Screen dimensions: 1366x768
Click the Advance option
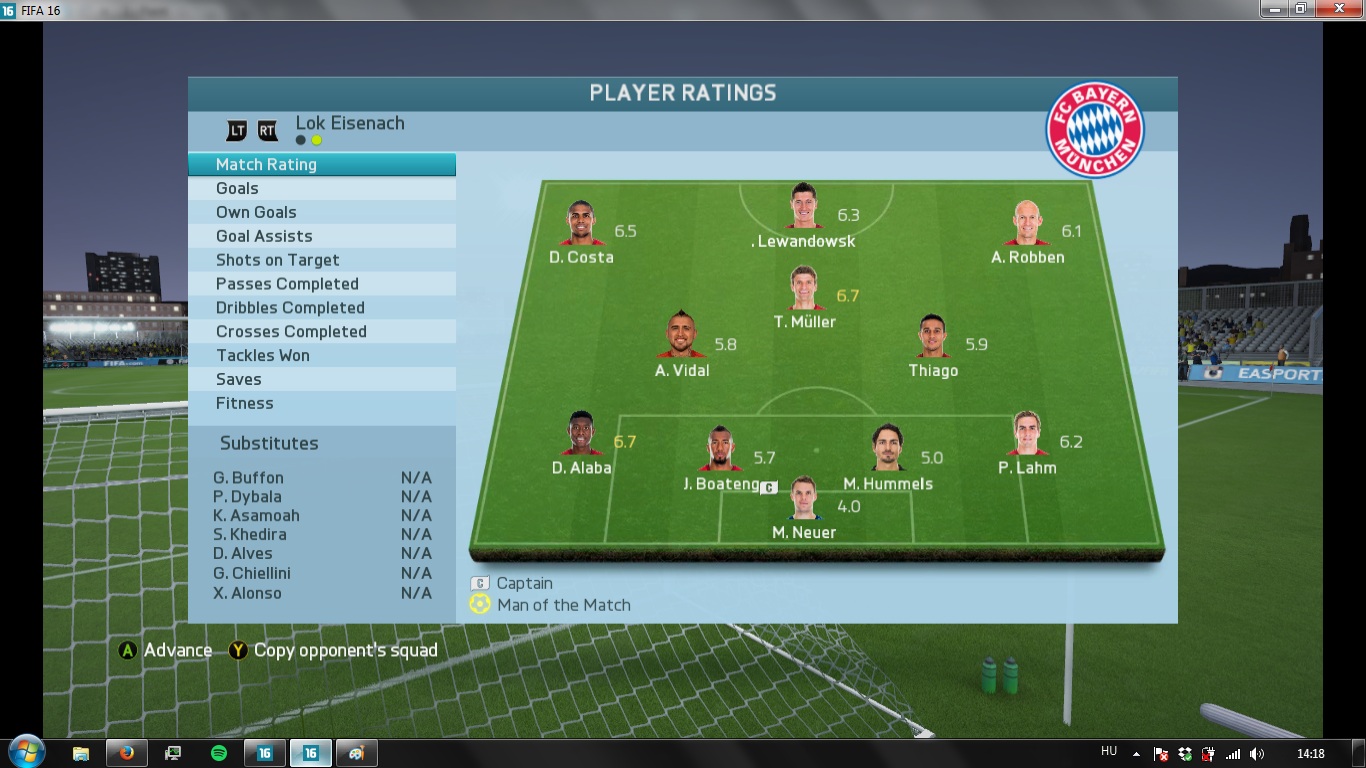(x=166, y=651)
